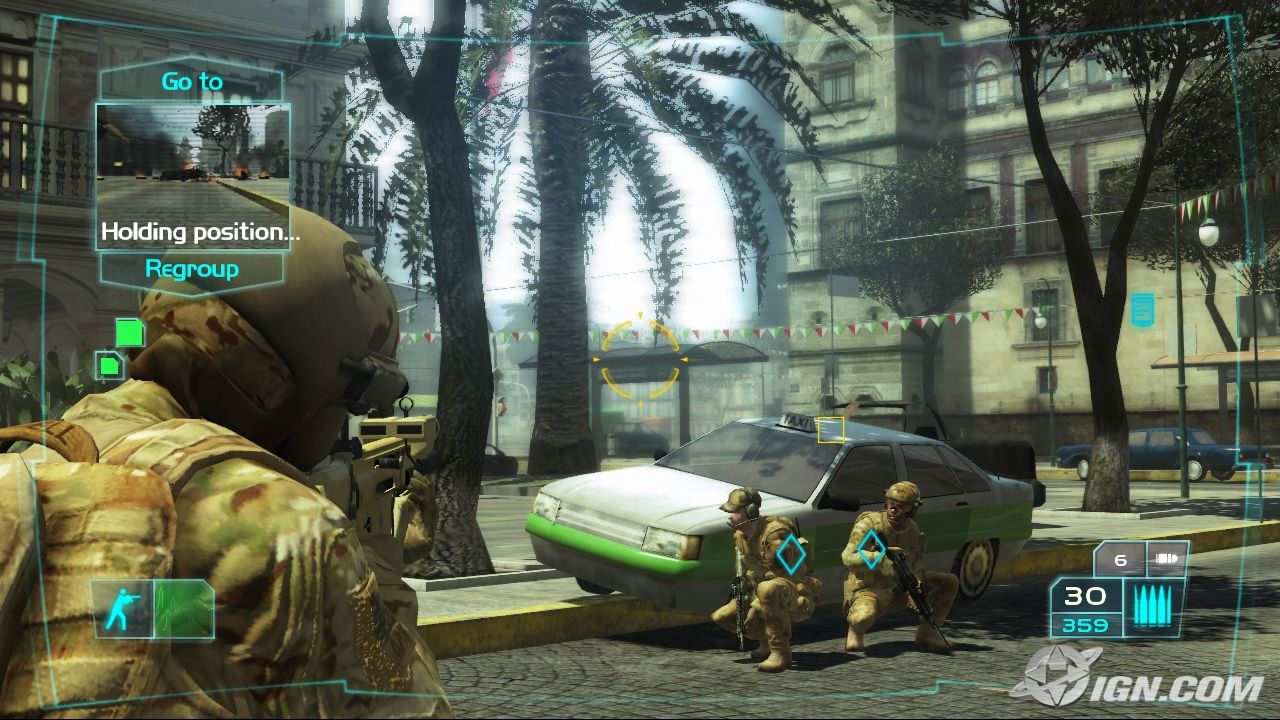Issue the Go to squad command

(192, 81)
